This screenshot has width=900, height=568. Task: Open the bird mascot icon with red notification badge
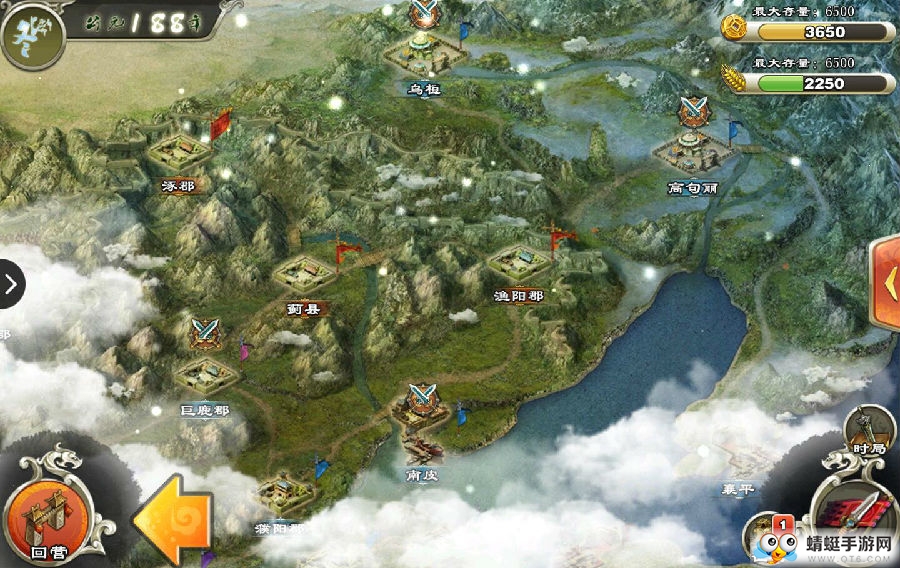coord(768,541)
